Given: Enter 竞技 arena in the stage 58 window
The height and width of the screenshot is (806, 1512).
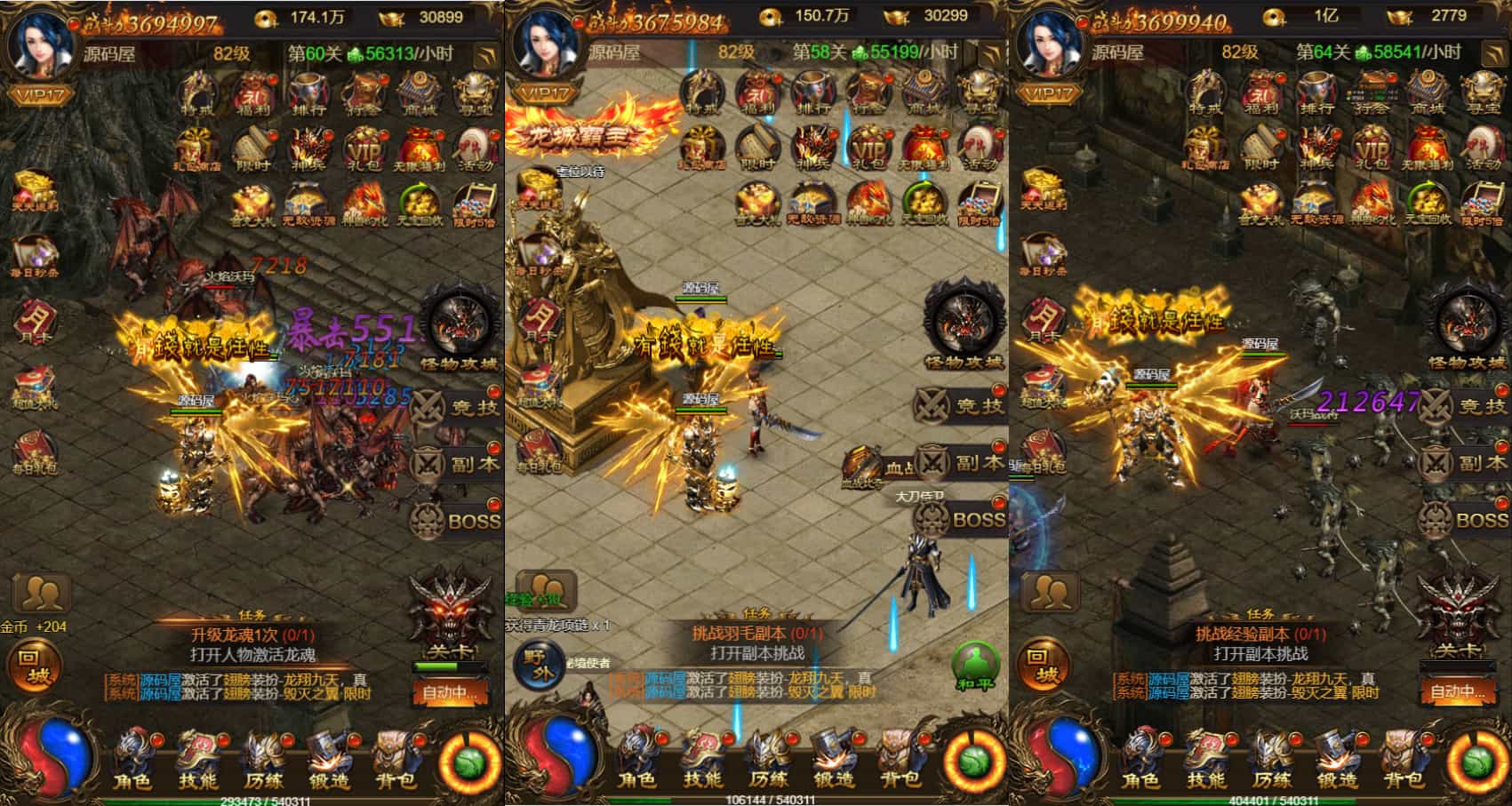Looking at the screenshot, I should (963, 406).
